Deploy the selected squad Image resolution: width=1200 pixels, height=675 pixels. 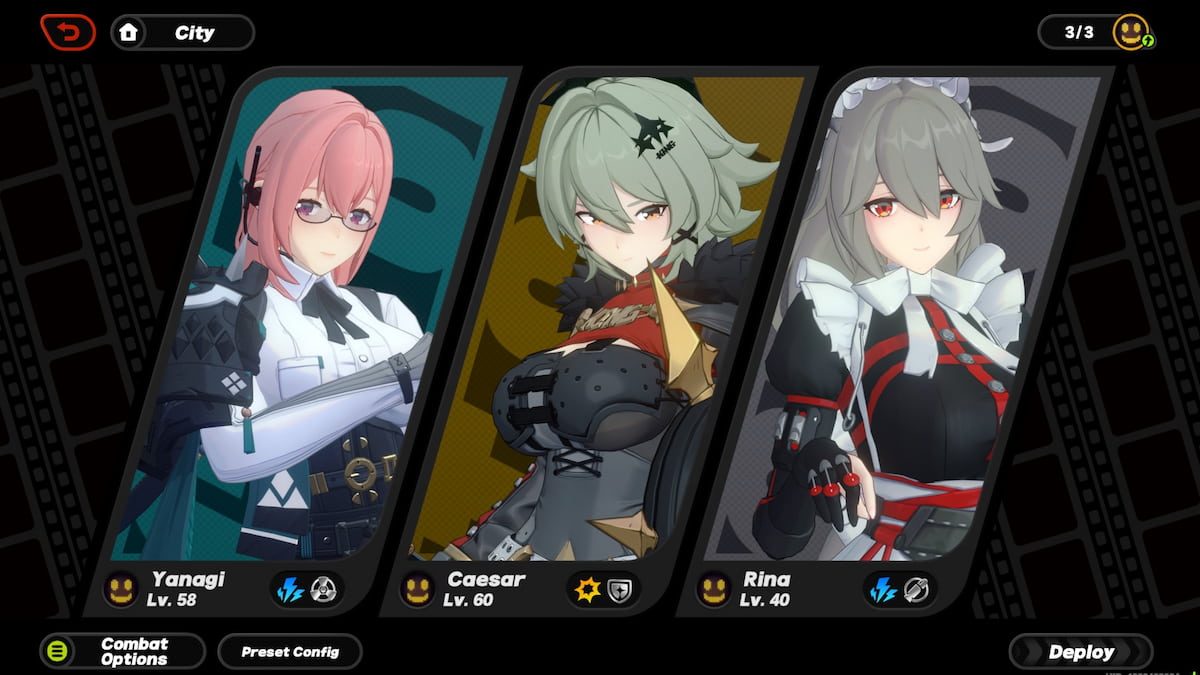click(1080, 652)
